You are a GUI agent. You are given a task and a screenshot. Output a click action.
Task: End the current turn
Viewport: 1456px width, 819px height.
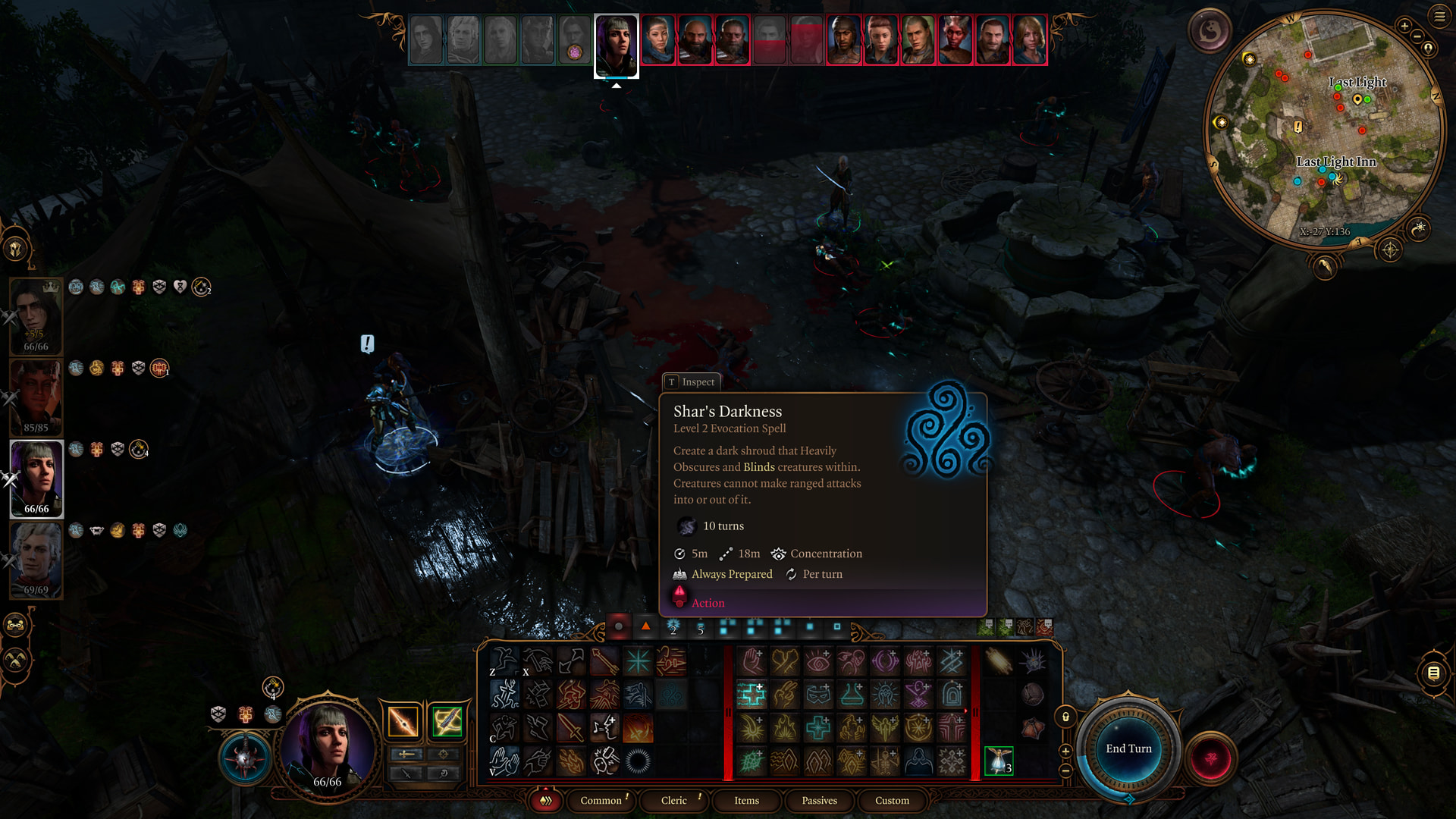[x=1128, y=749]
